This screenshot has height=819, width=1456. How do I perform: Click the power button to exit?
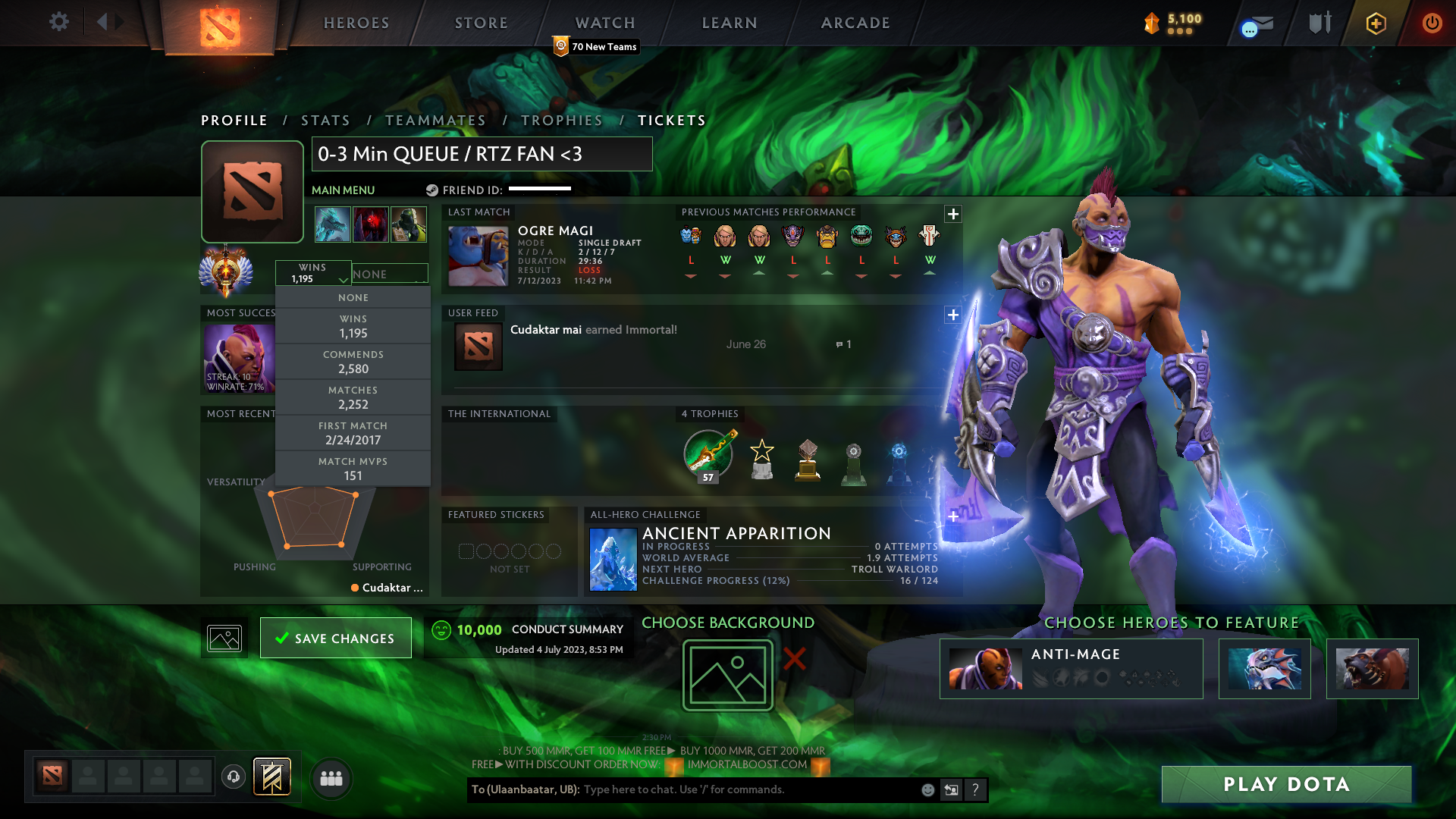[1432, 23]
